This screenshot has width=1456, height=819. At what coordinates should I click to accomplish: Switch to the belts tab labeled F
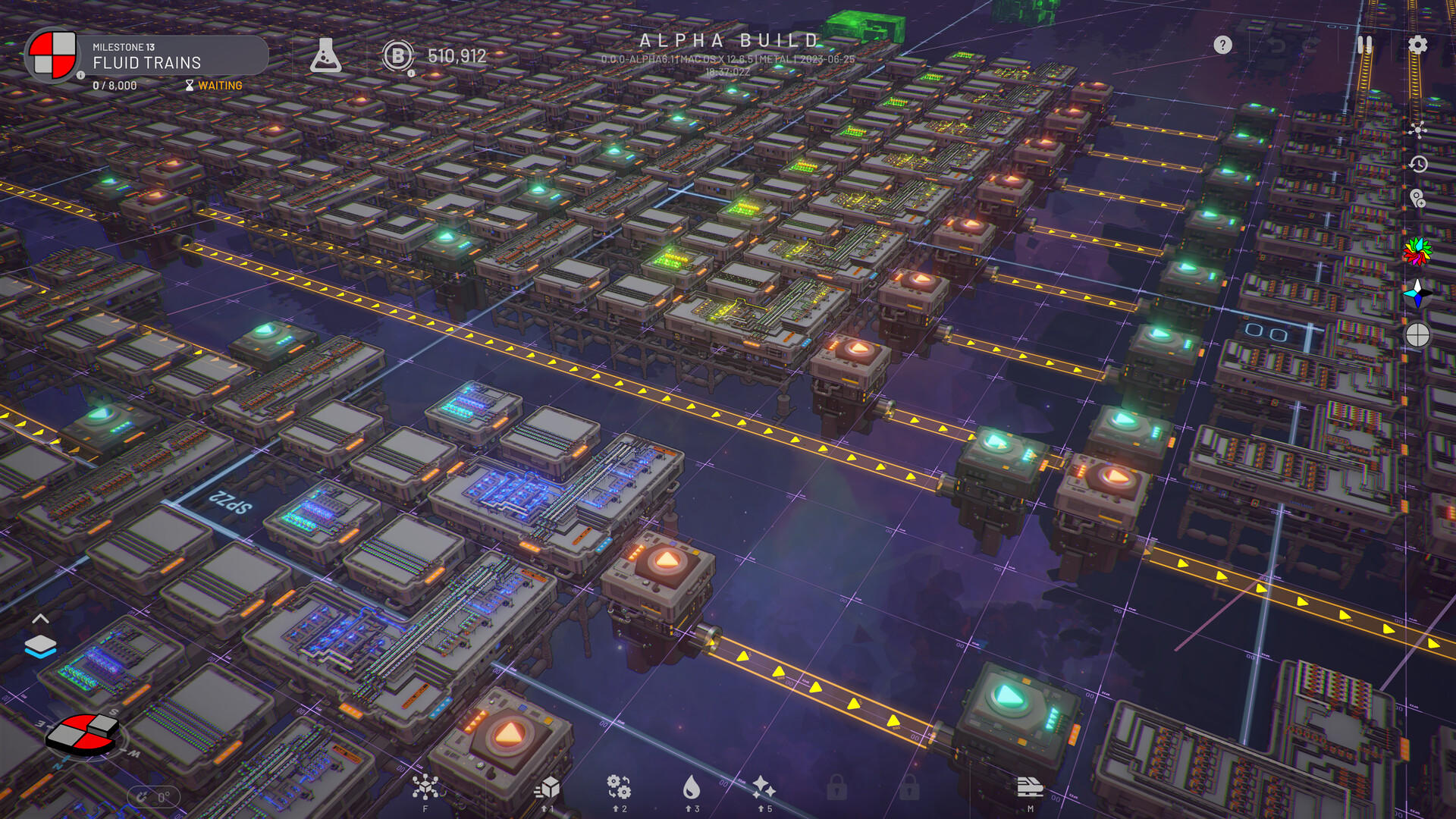tap(425, 789)
